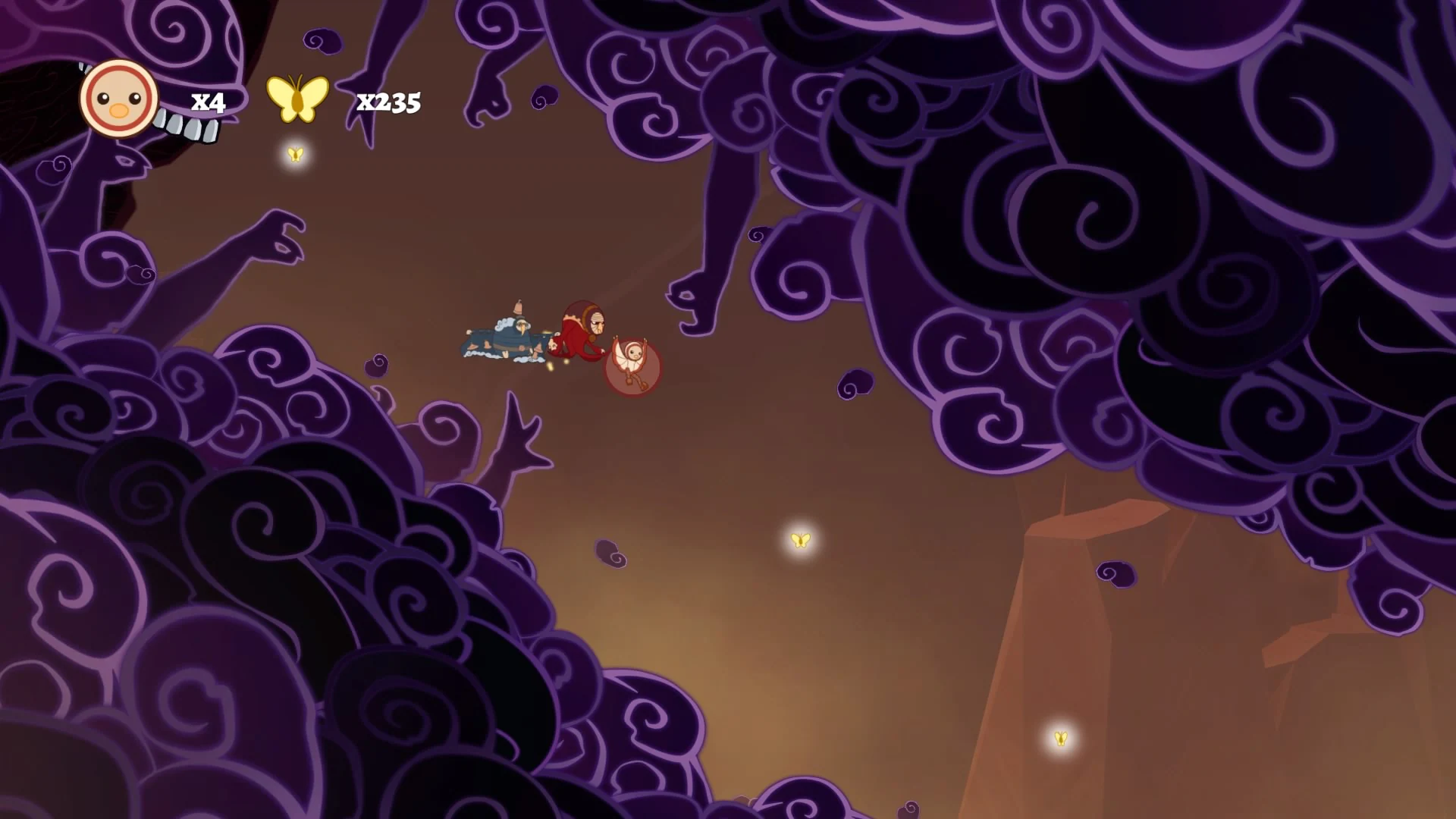1456x819 pixels.
Task: Click the x235 butterfly counter text
Action: pyautogui.click(x=387, y=103)
